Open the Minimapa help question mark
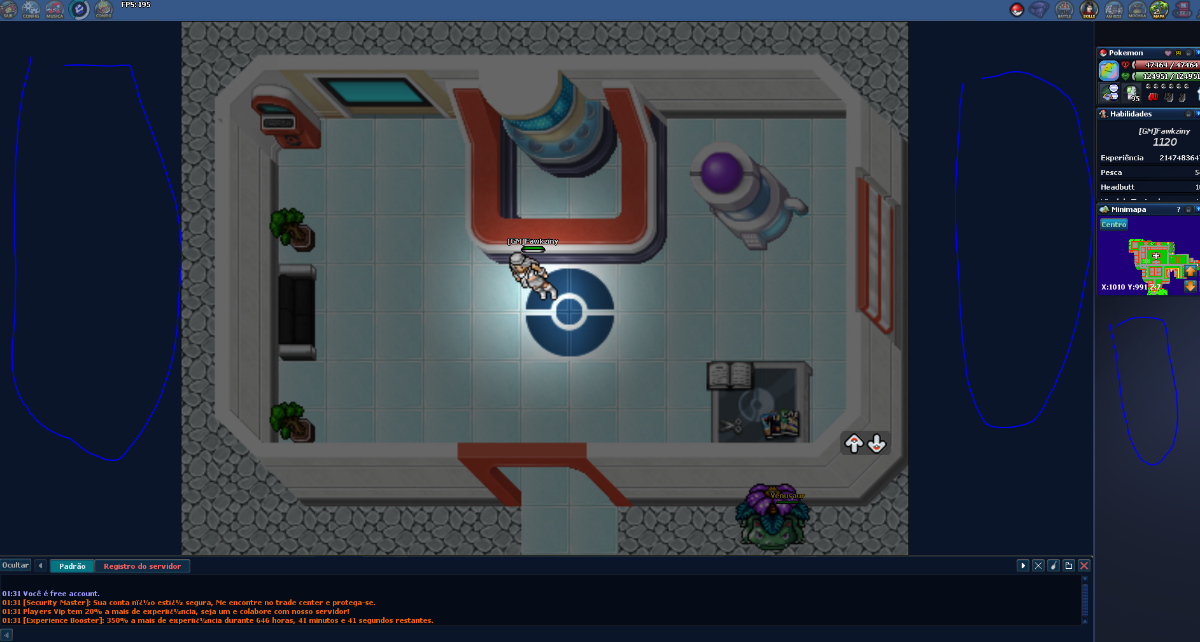 (x=1178, y=210)
